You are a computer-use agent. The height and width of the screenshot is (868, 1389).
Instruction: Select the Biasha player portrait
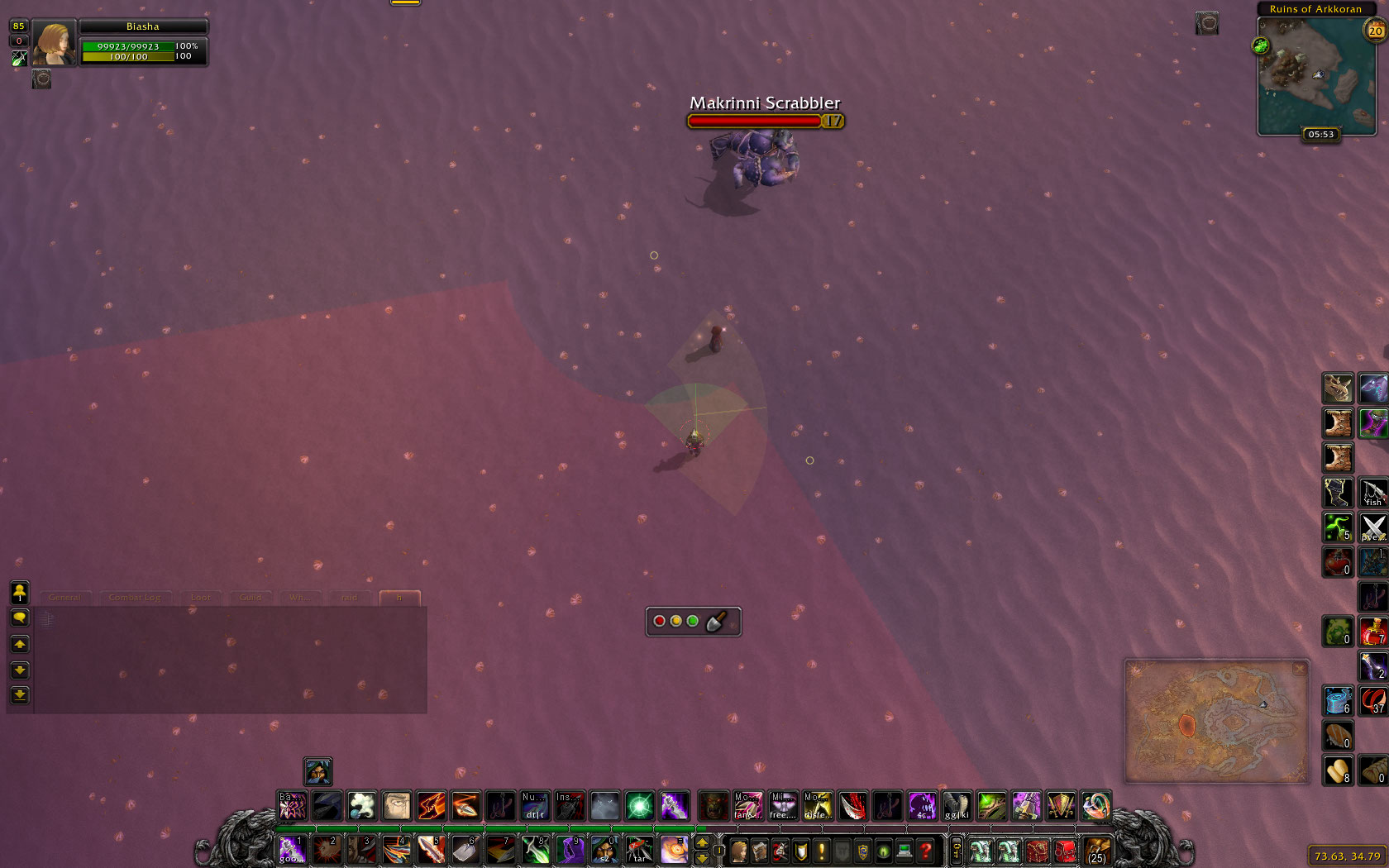(54, 44)
